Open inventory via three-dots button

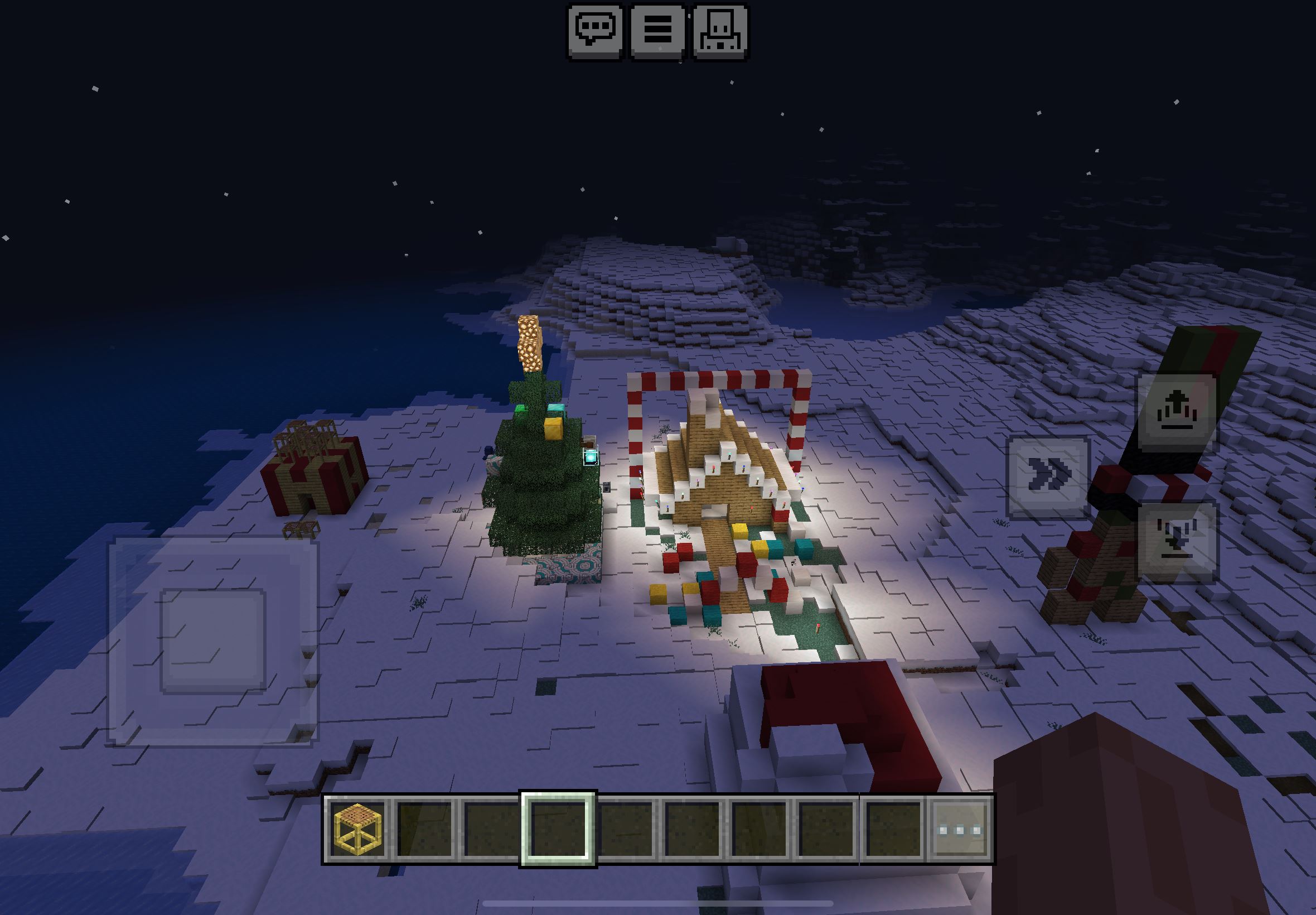[960, 830]
